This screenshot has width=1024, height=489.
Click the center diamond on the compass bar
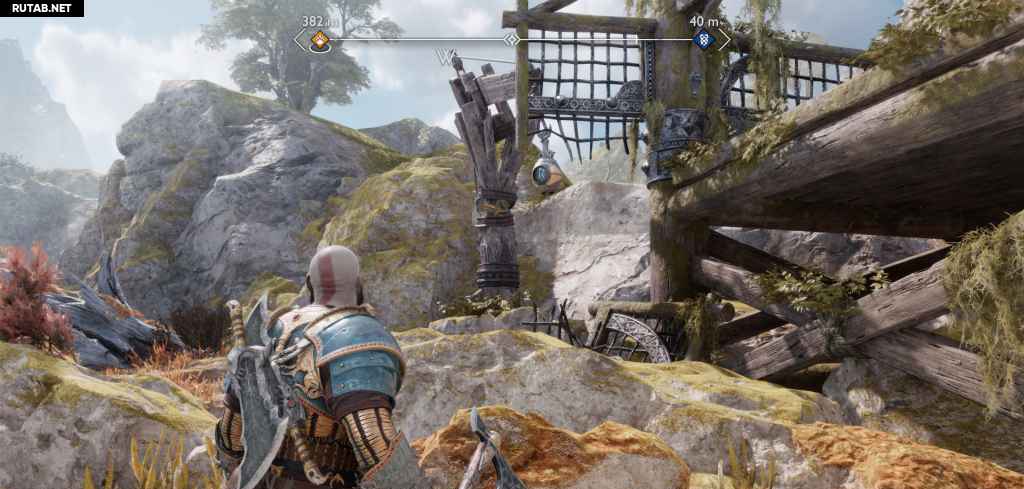511,40
